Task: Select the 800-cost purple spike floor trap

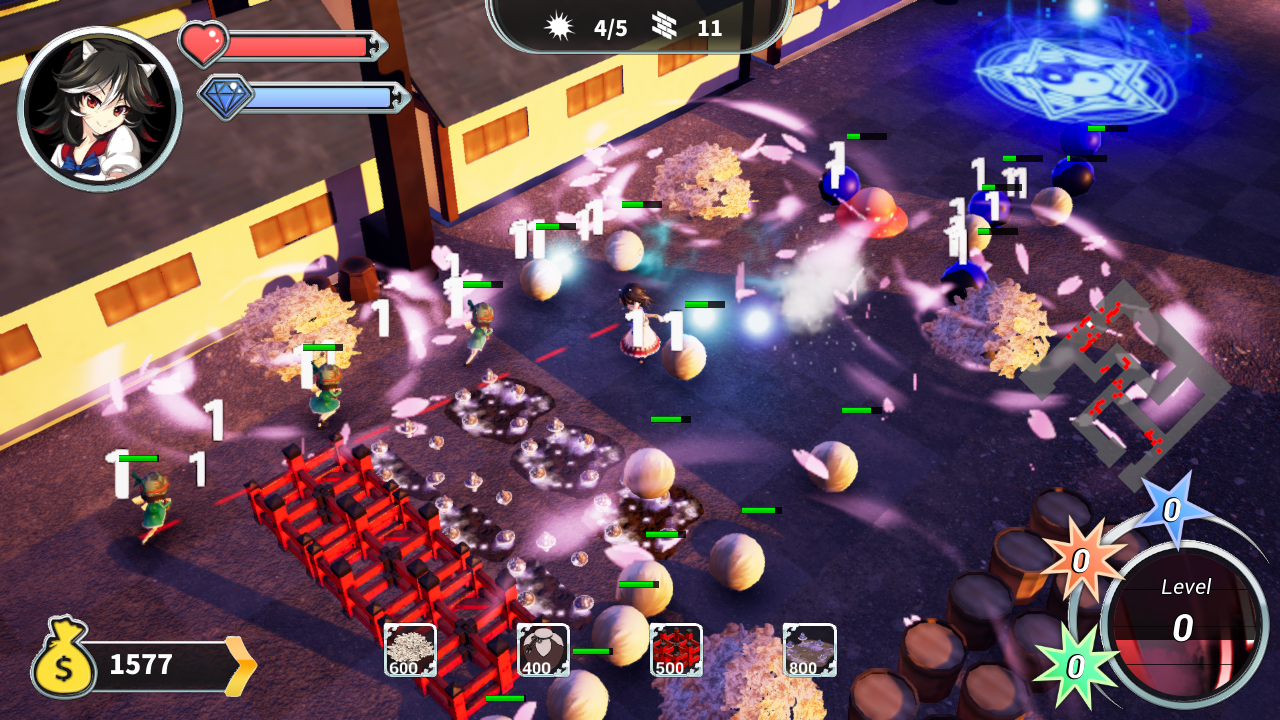Action: (809, 650)
